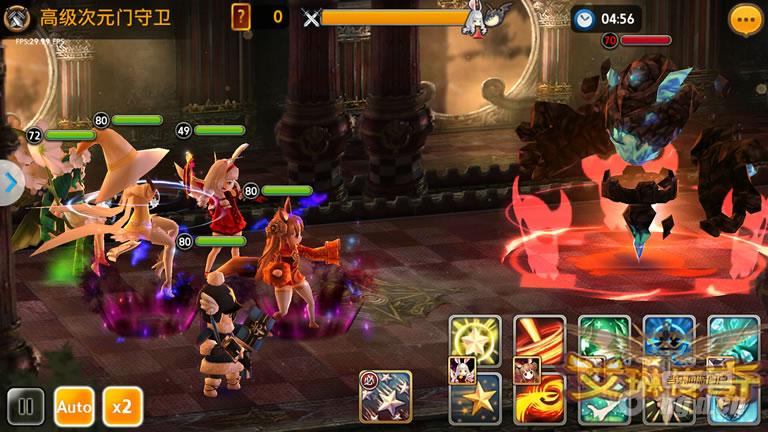Trigger the fire swirl skill
The width and height of the screenshot is (768, 432).
click(540, 398)
